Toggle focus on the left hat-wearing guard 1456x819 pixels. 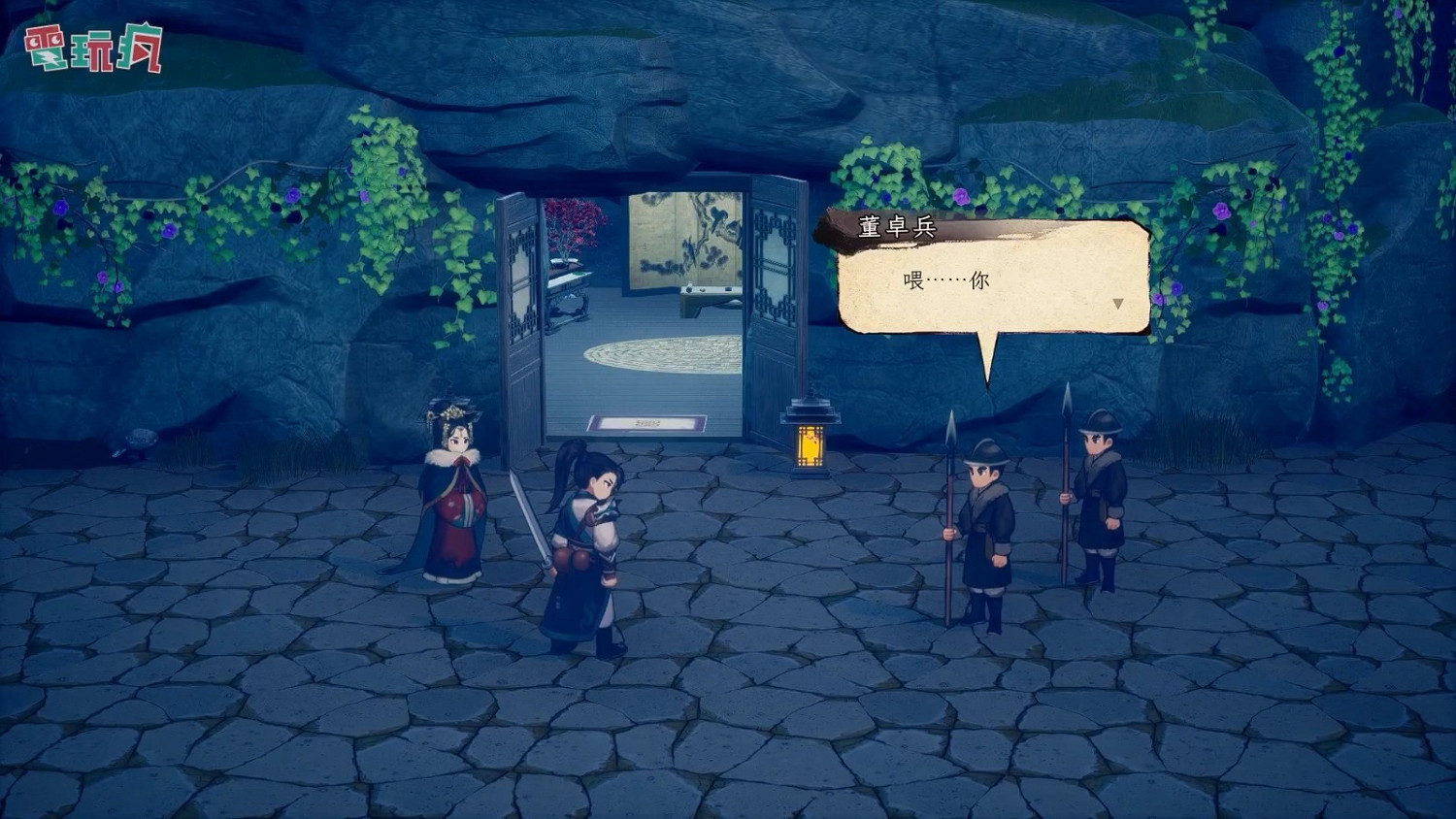985,529
